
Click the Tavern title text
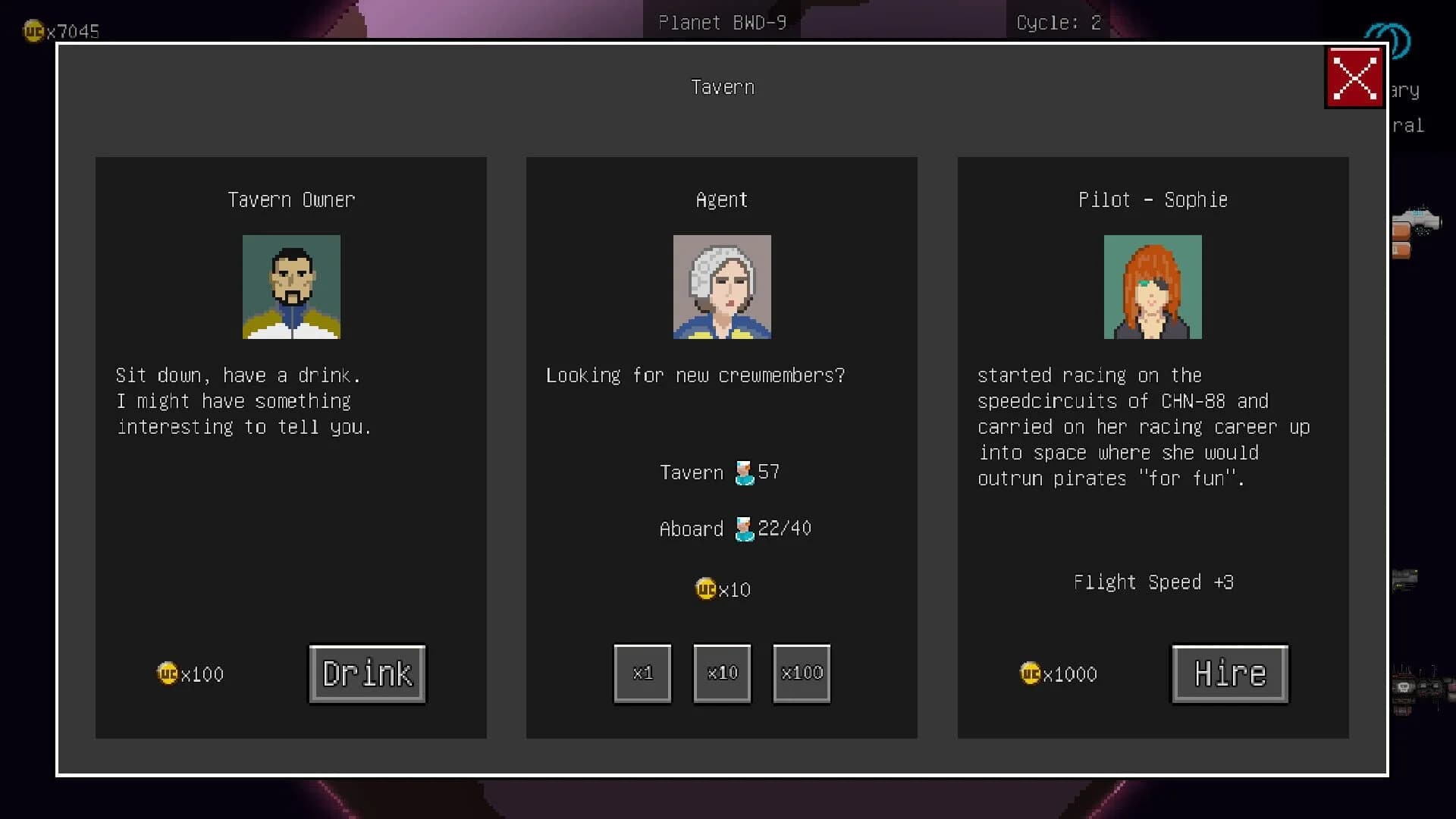pyautogui.click(x=722, y=86)
